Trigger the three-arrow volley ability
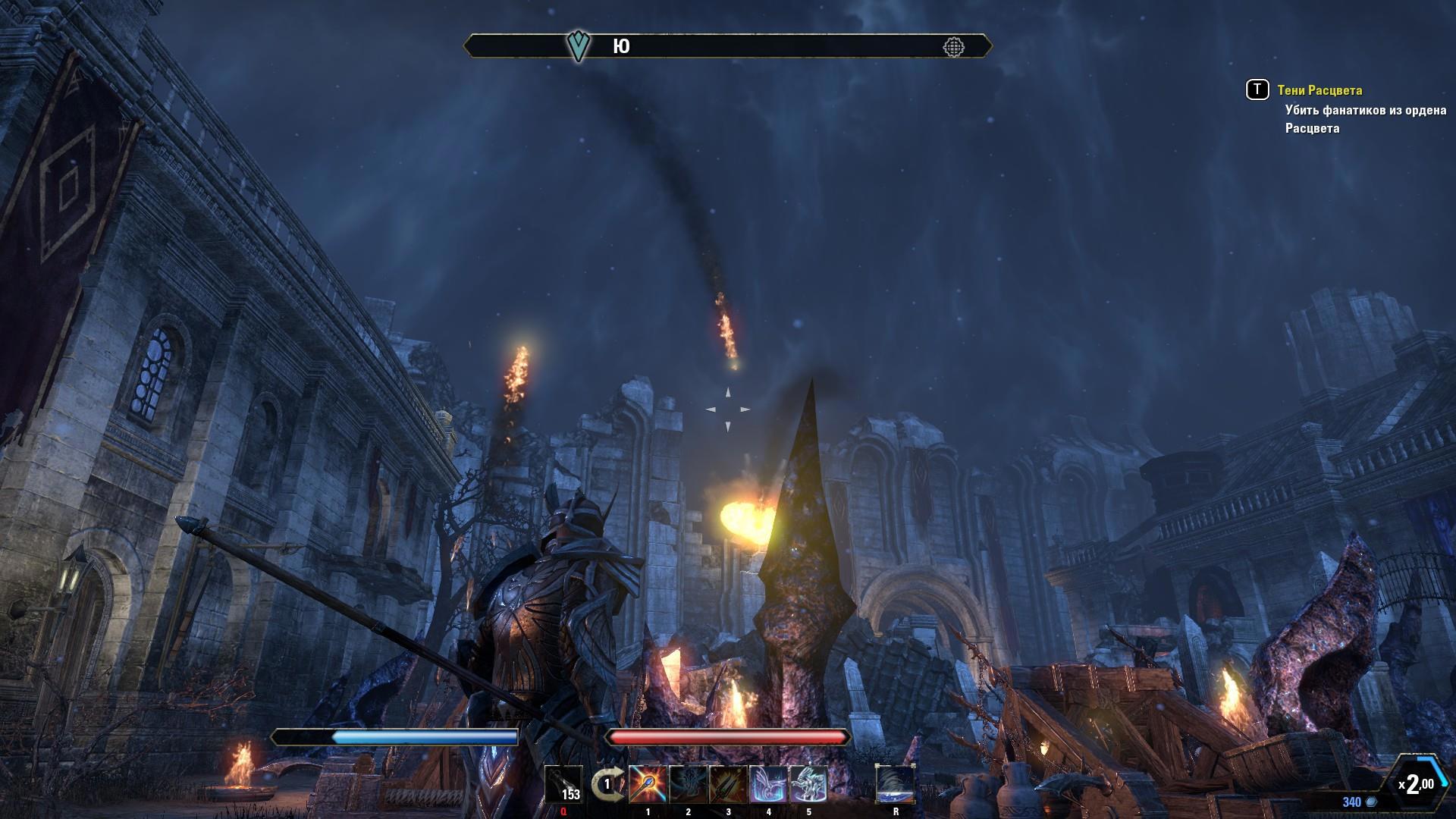The height and width of the screenshot is (819, 1456). pos(728,785)
